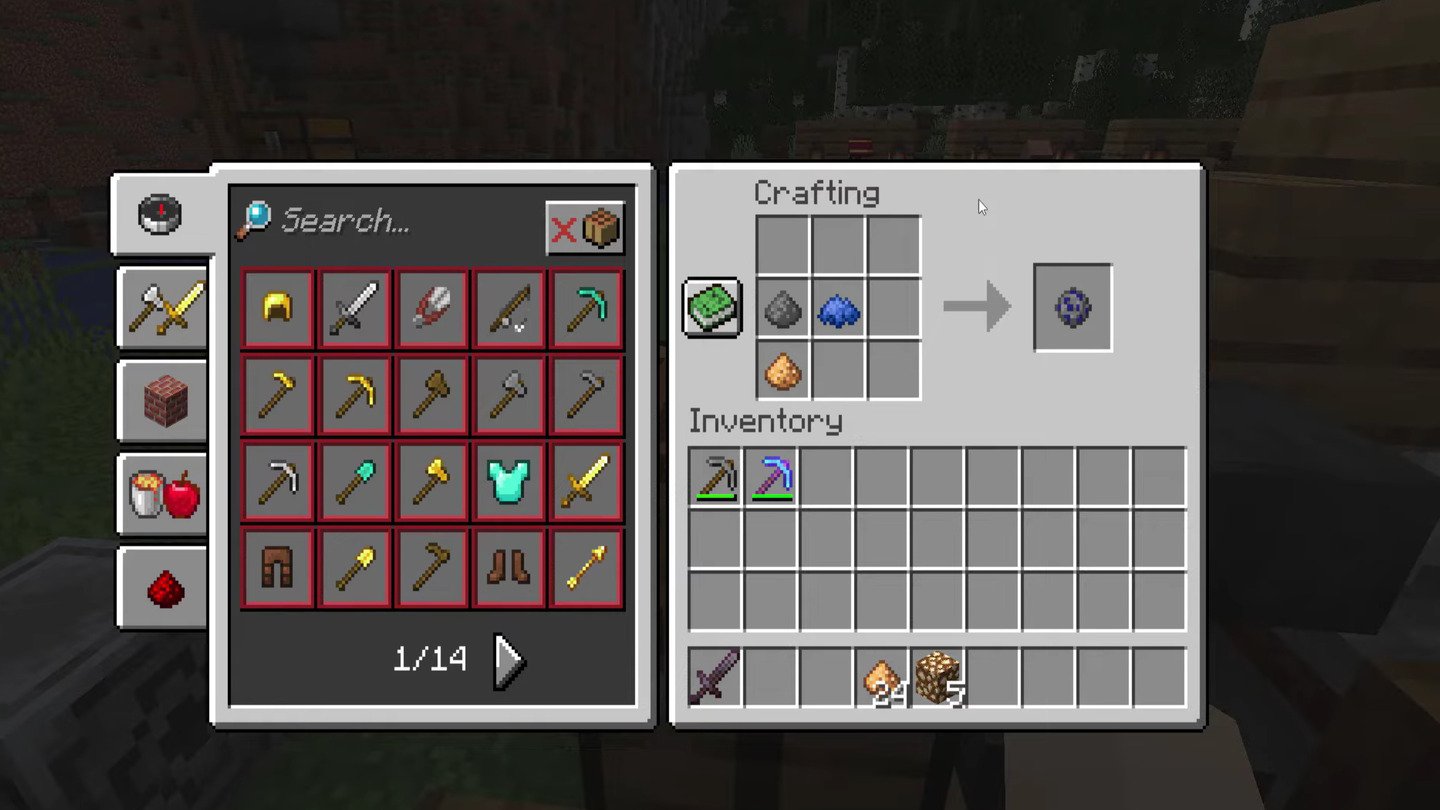
Task: Toggle the craftable-only recipe filter
Action: pos(585,229)
